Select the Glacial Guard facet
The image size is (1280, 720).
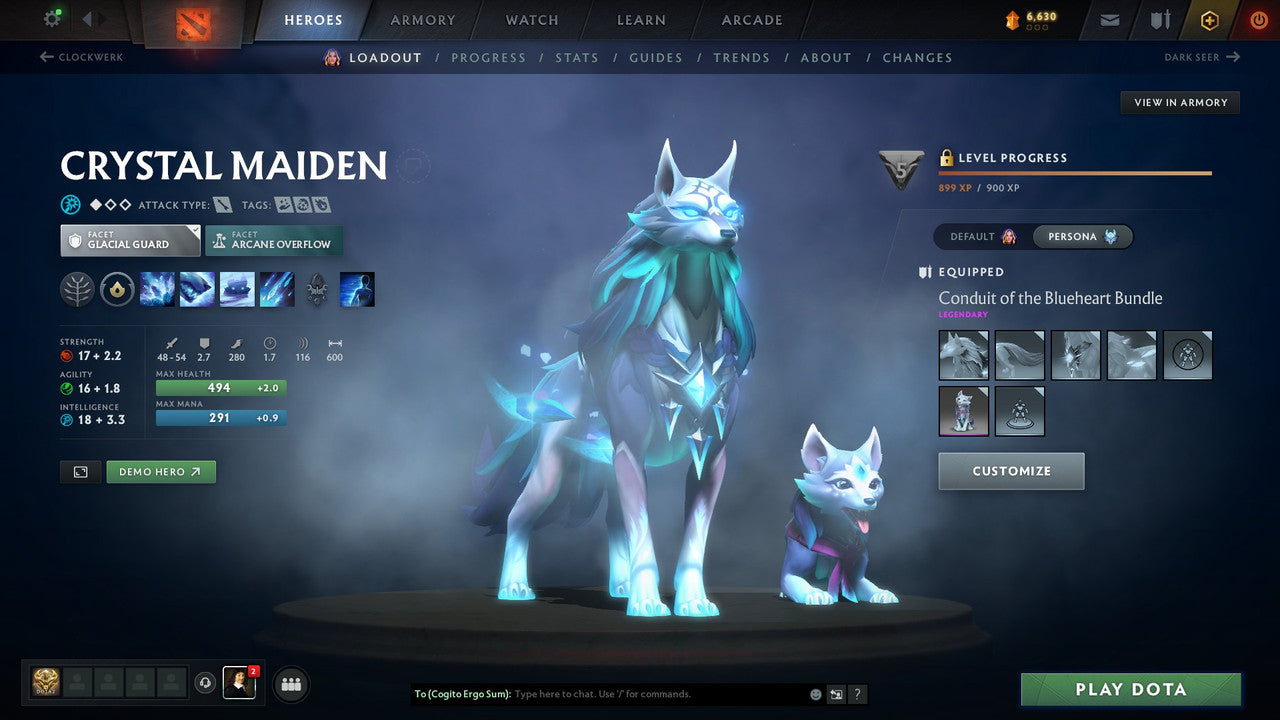[129, 240]
